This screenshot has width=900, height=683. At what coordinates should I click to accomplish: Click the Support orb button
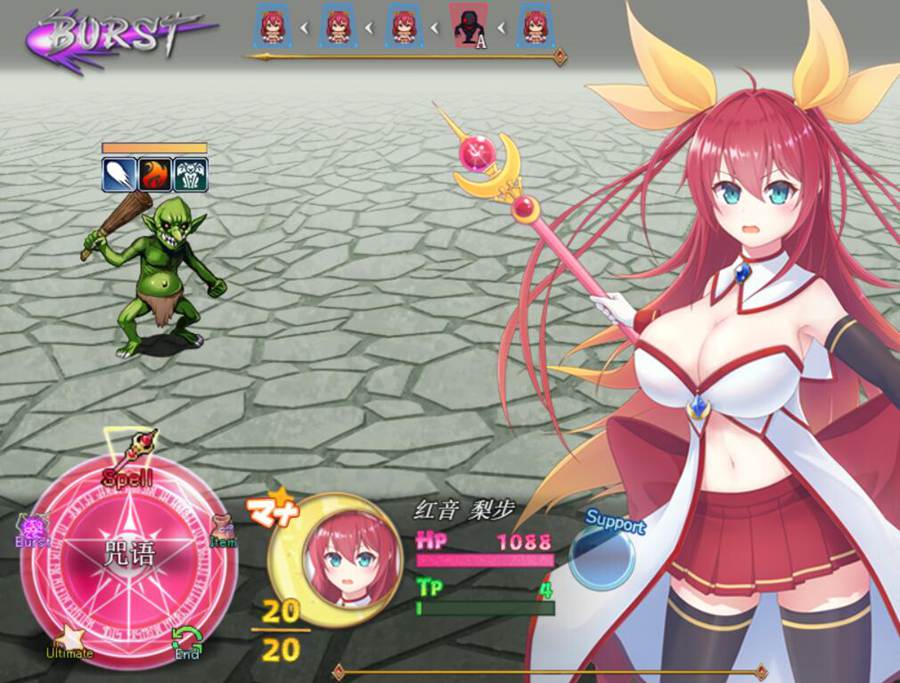click(x=603, y=552)
